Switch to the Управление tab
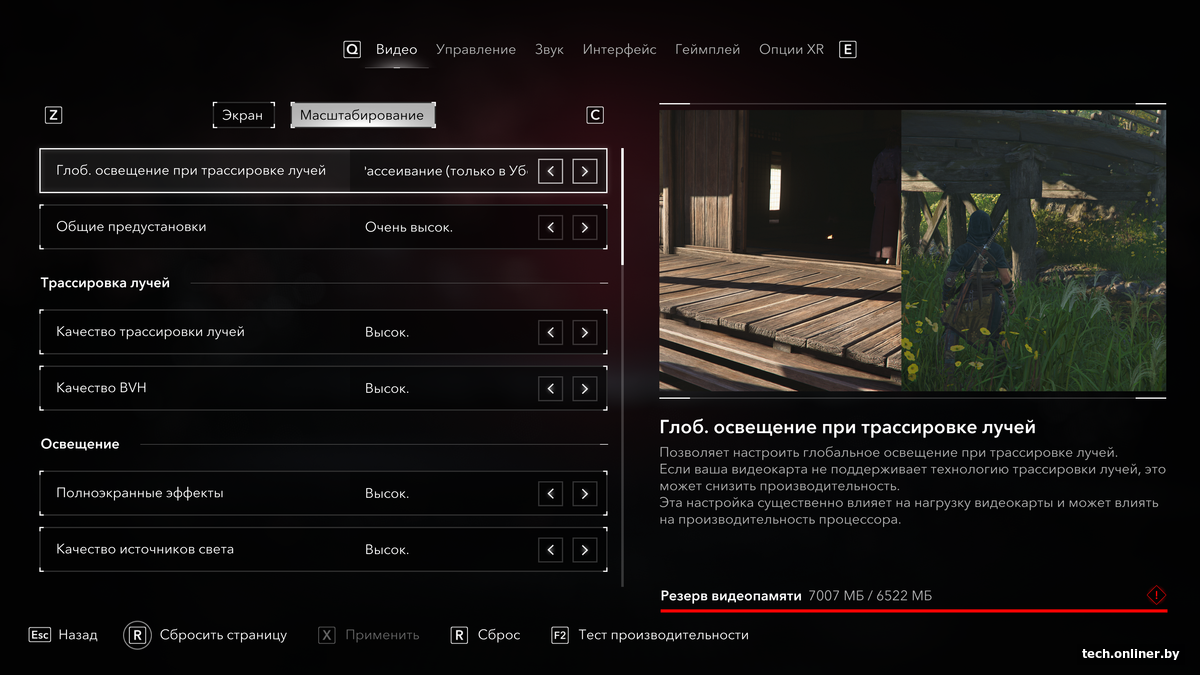1200x675 pixels. [x=476, y=49]
